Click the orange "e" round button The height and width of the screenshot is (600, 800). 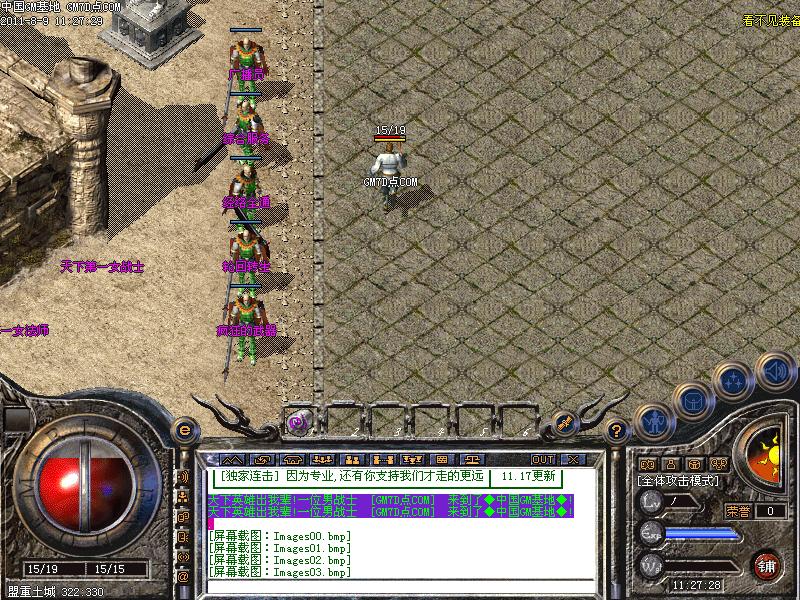pyautogui.click(x=184, y=429)
